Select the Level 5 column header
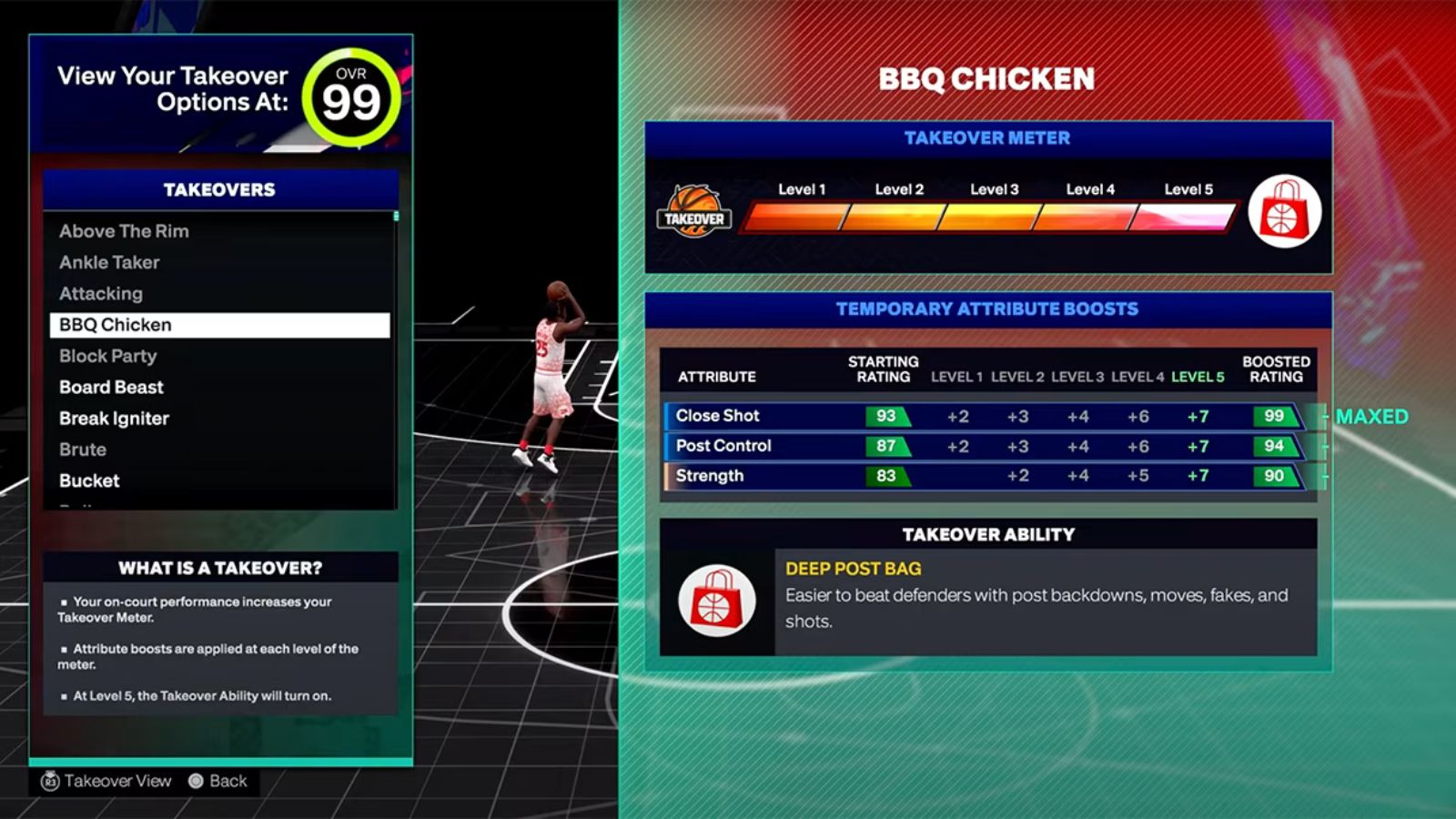This screenshot has width=1456, height=819. (1197, 376)
